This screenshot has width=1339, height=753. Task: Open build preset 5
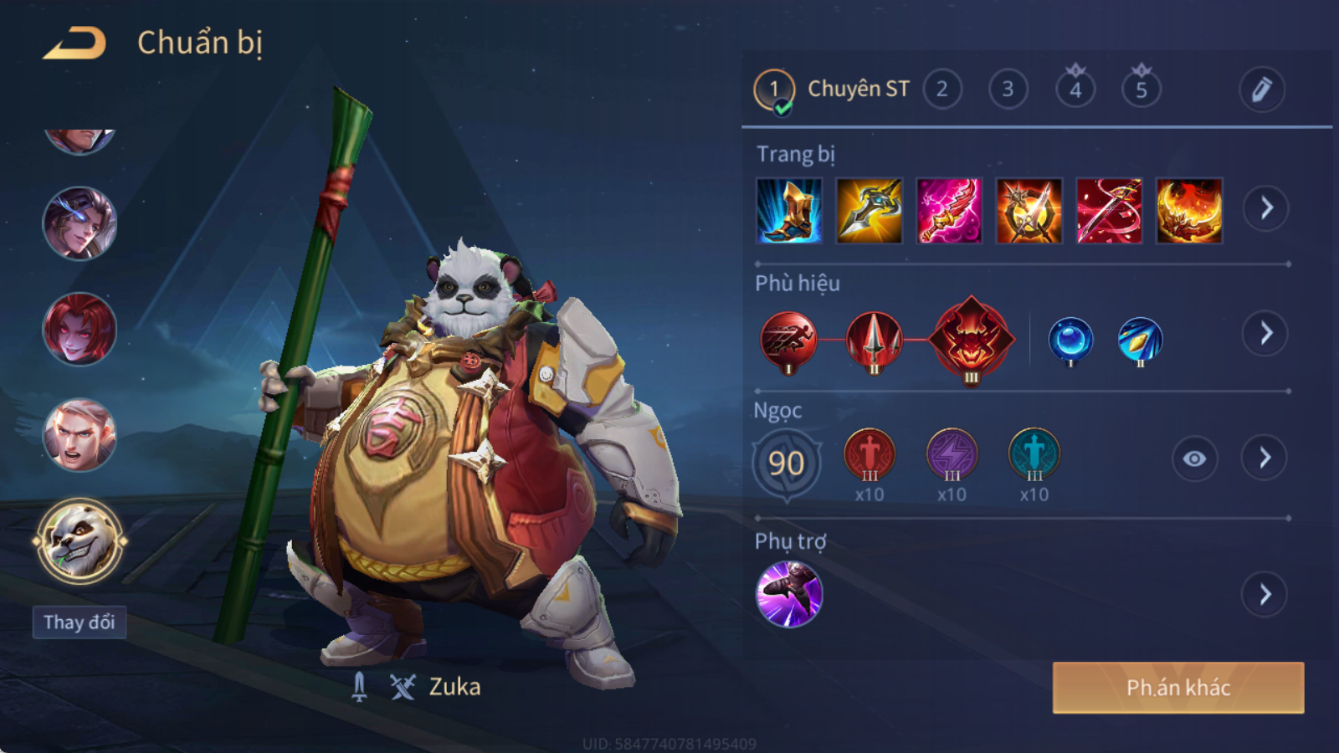tap(1141, 89)
